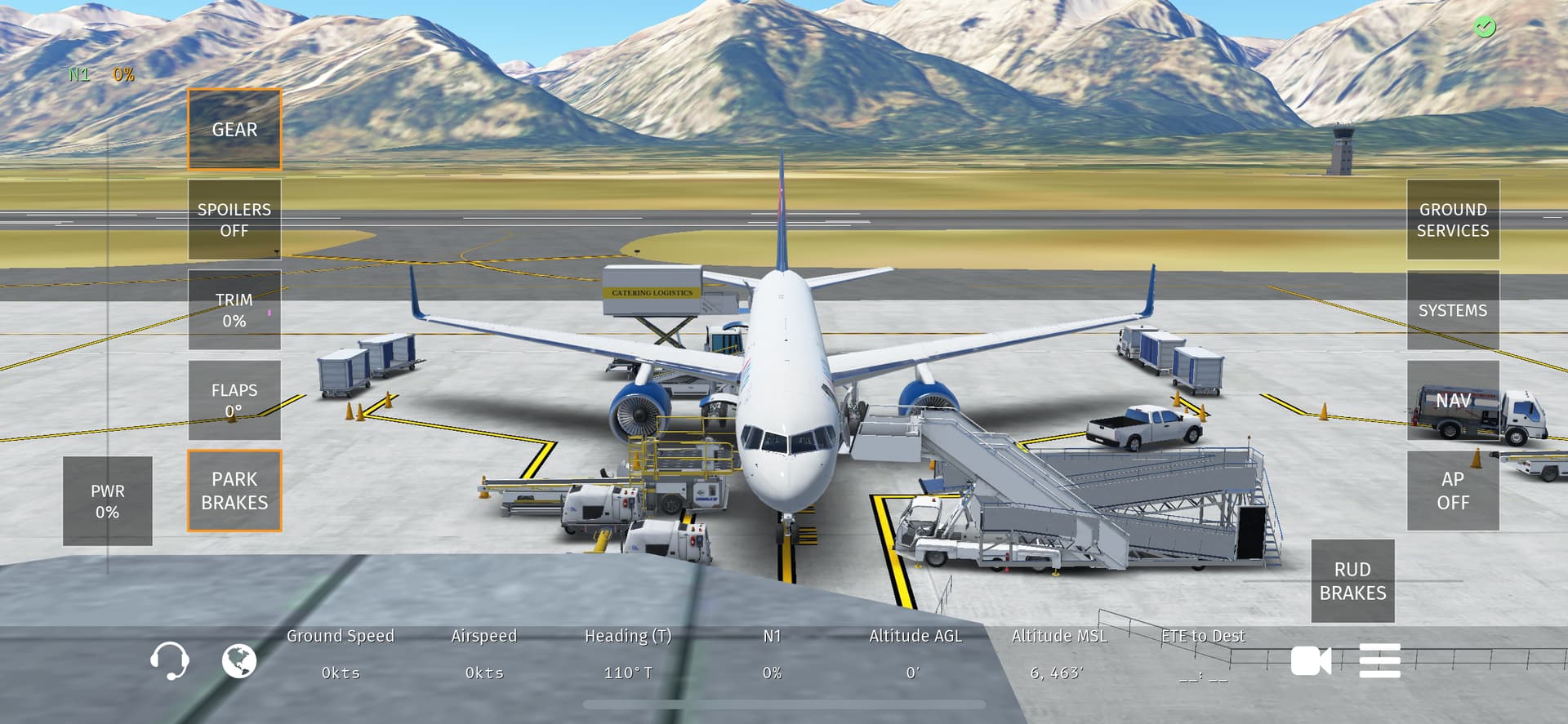The height and width of the screenshot is (724, 1568).
Task: Tap the FLAPS 0° control
Action: point(234,400)
